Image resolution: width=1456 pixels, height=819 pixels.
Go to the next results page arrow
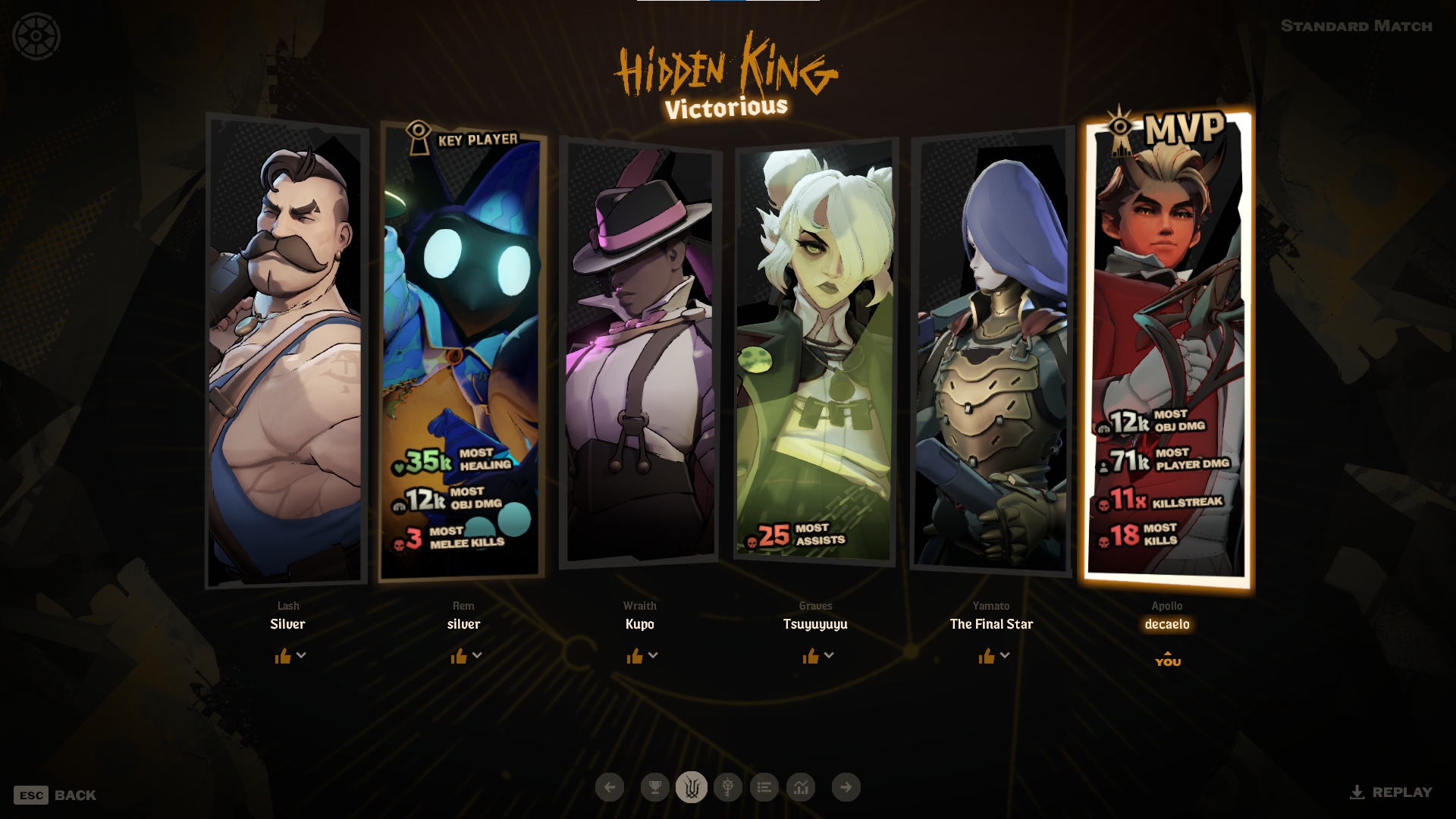[x=846, y=787]
